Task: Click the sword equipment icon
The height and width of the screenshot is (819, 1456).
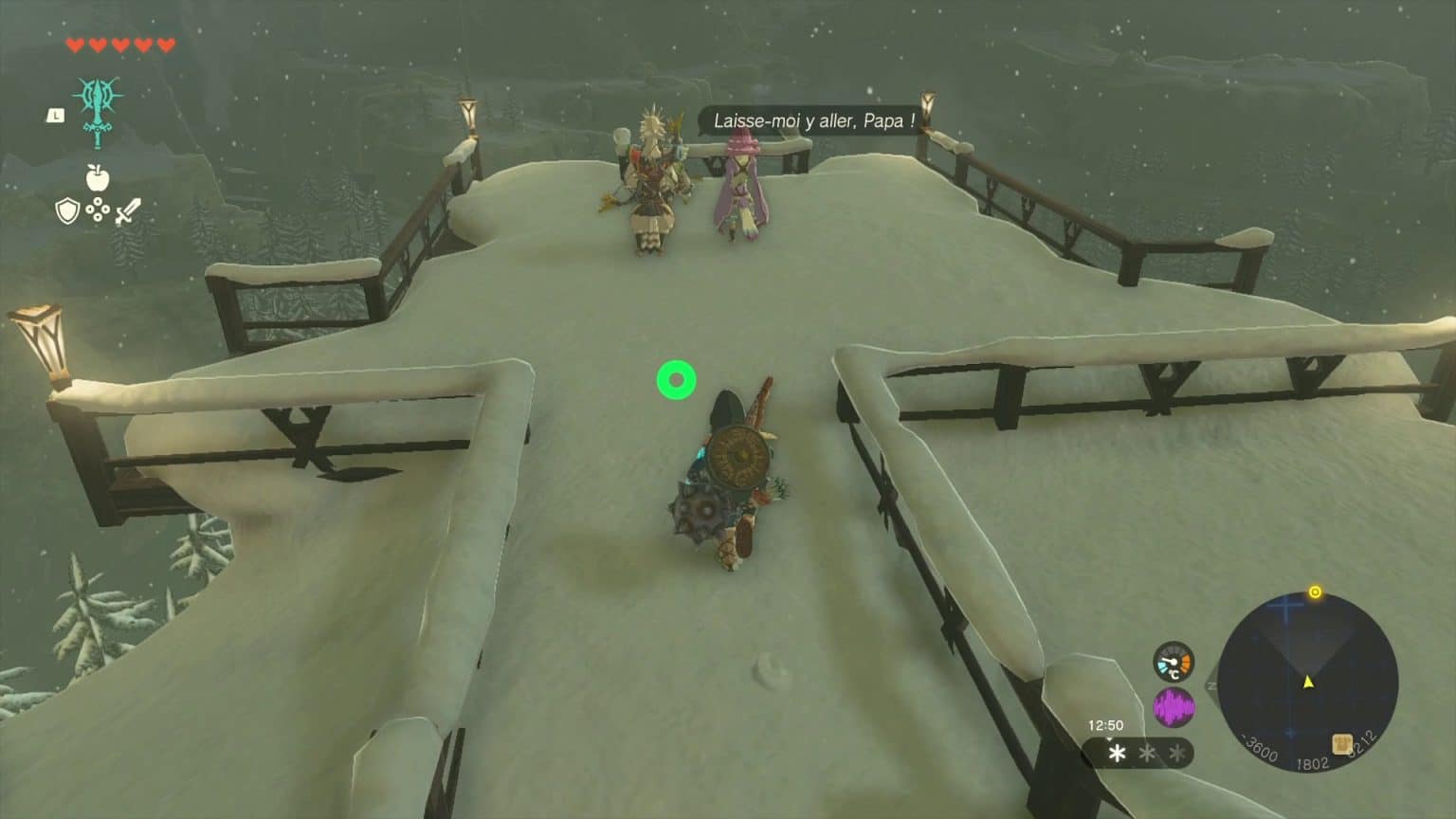Action: coord(129,210)
